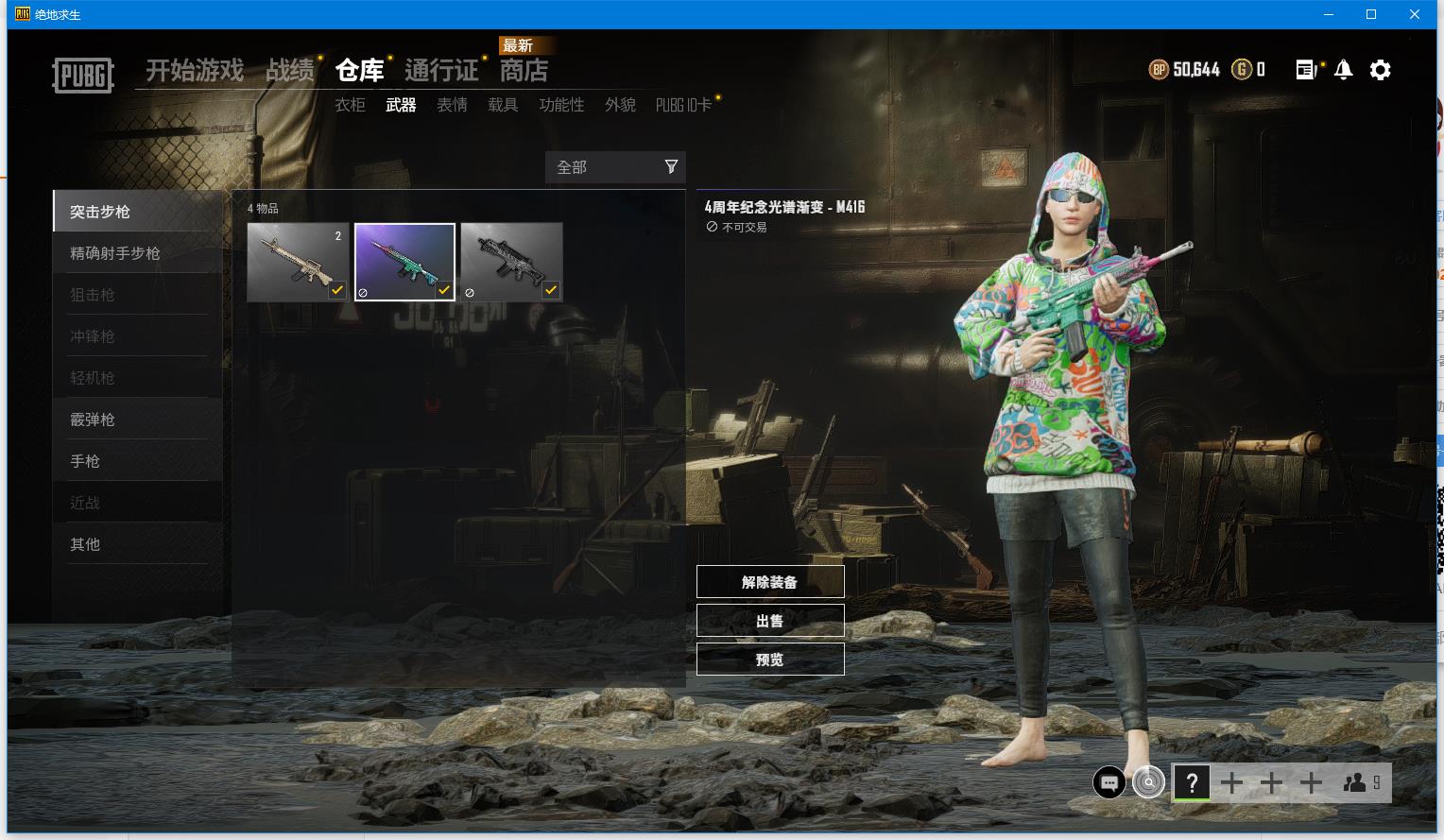
Task: Select the 载具 vehicles sub-tab
Action: 503,105
